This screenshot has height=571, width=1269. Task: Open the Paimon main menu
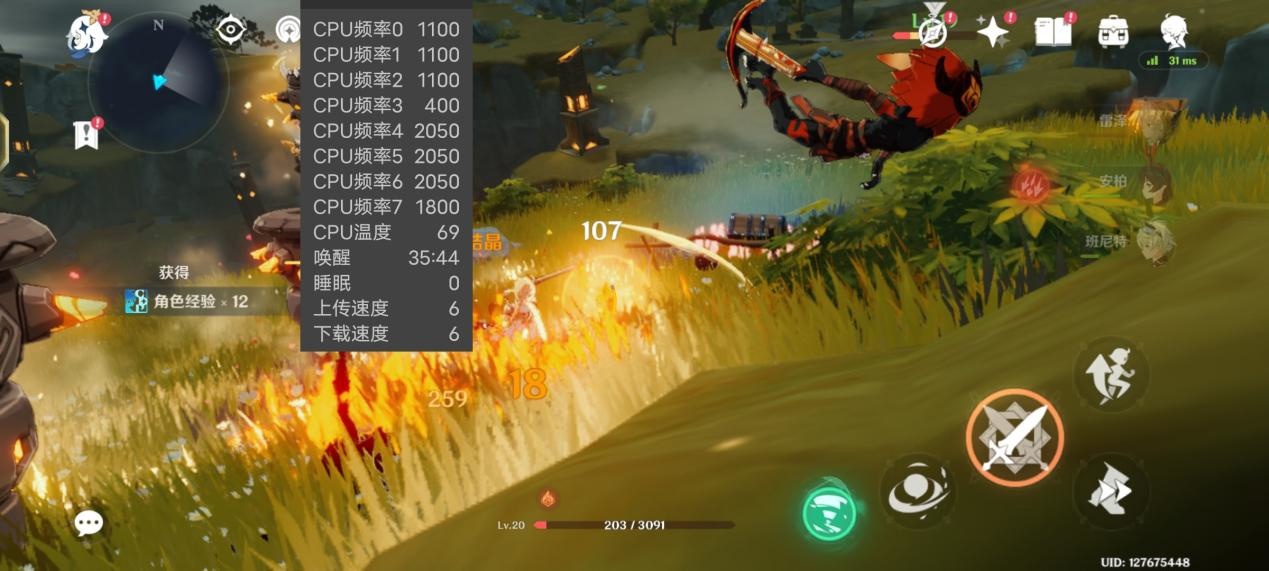87,34
